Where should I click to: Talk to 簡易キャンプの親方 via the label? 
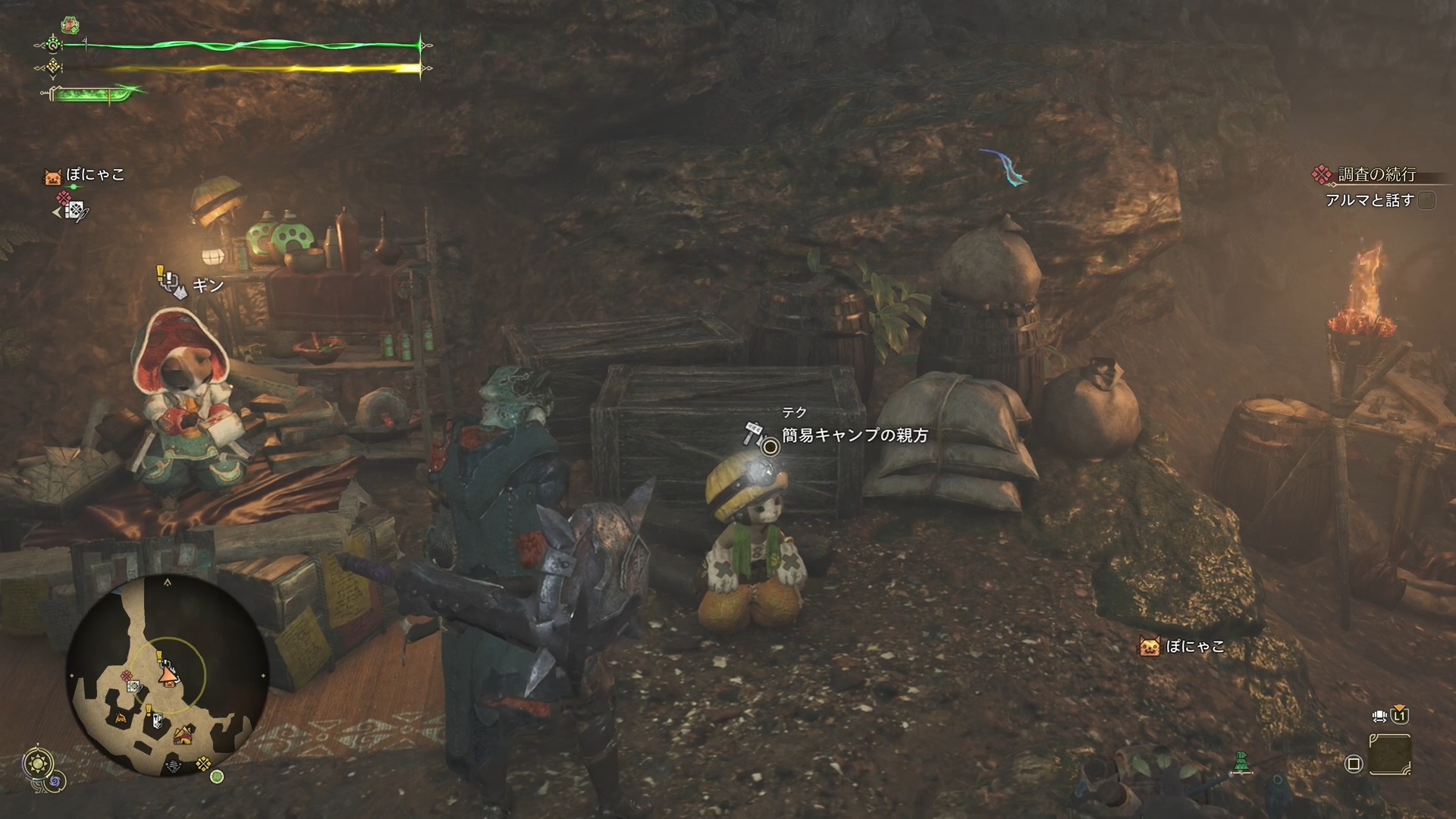855,435
